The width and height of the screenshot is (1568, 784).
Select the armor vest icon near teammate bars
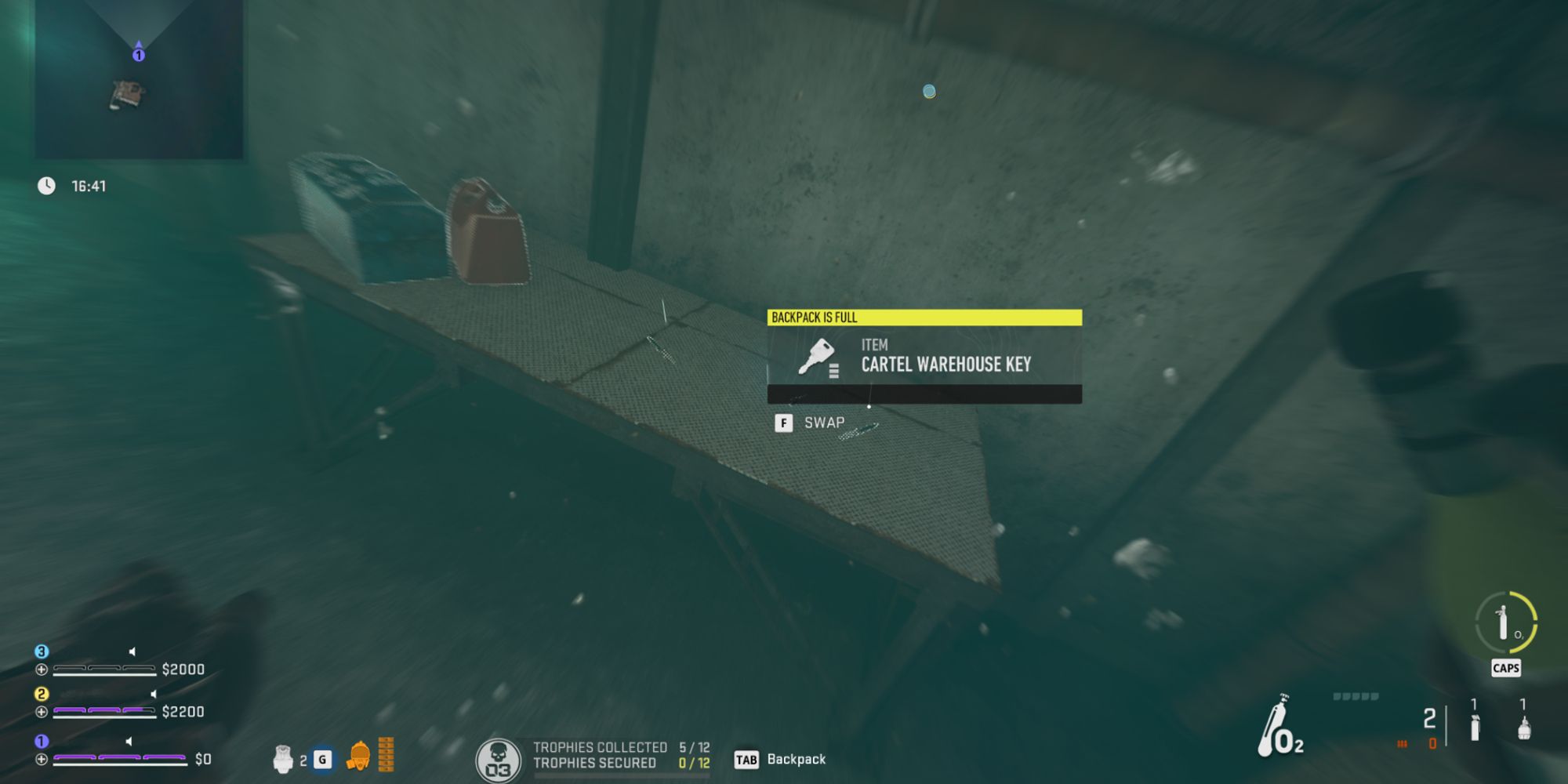284,759
